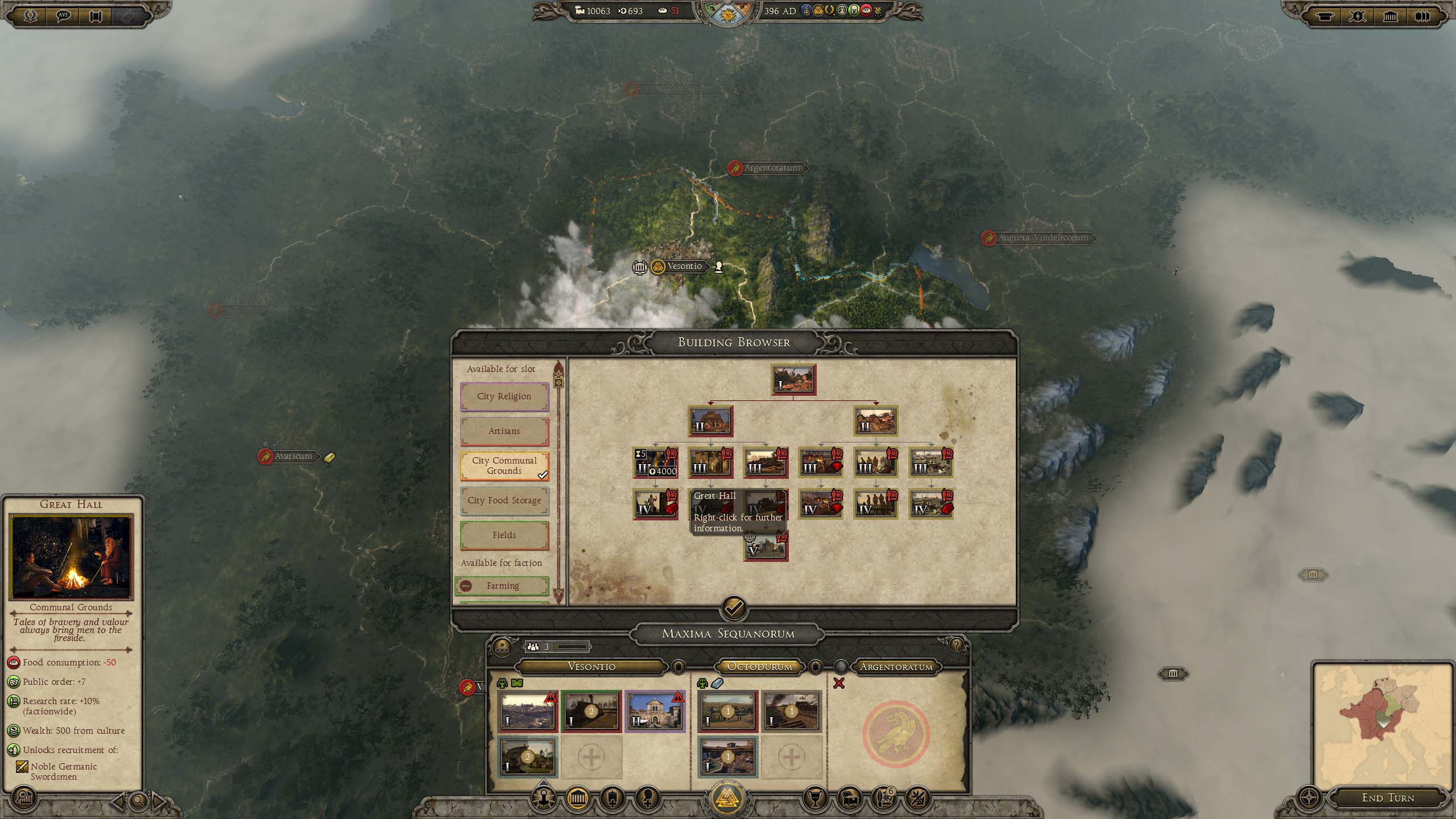Click the tier V building at tree bottom
This screenshot has width=1456, height=819.
tap(766, 547)
